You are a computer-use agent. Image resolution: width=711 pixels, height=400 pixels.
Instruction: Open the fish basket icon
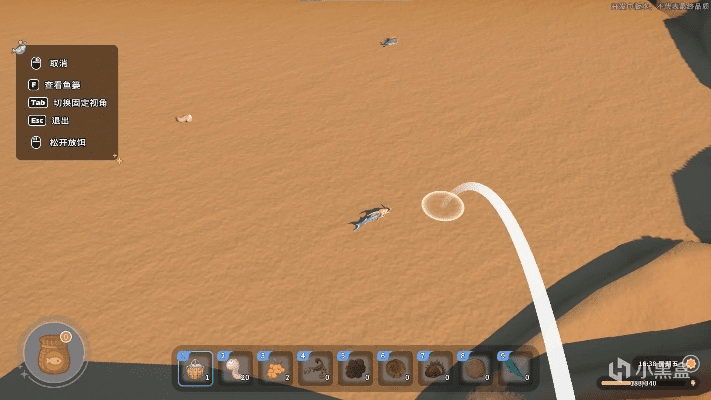(x=48, y=355)
